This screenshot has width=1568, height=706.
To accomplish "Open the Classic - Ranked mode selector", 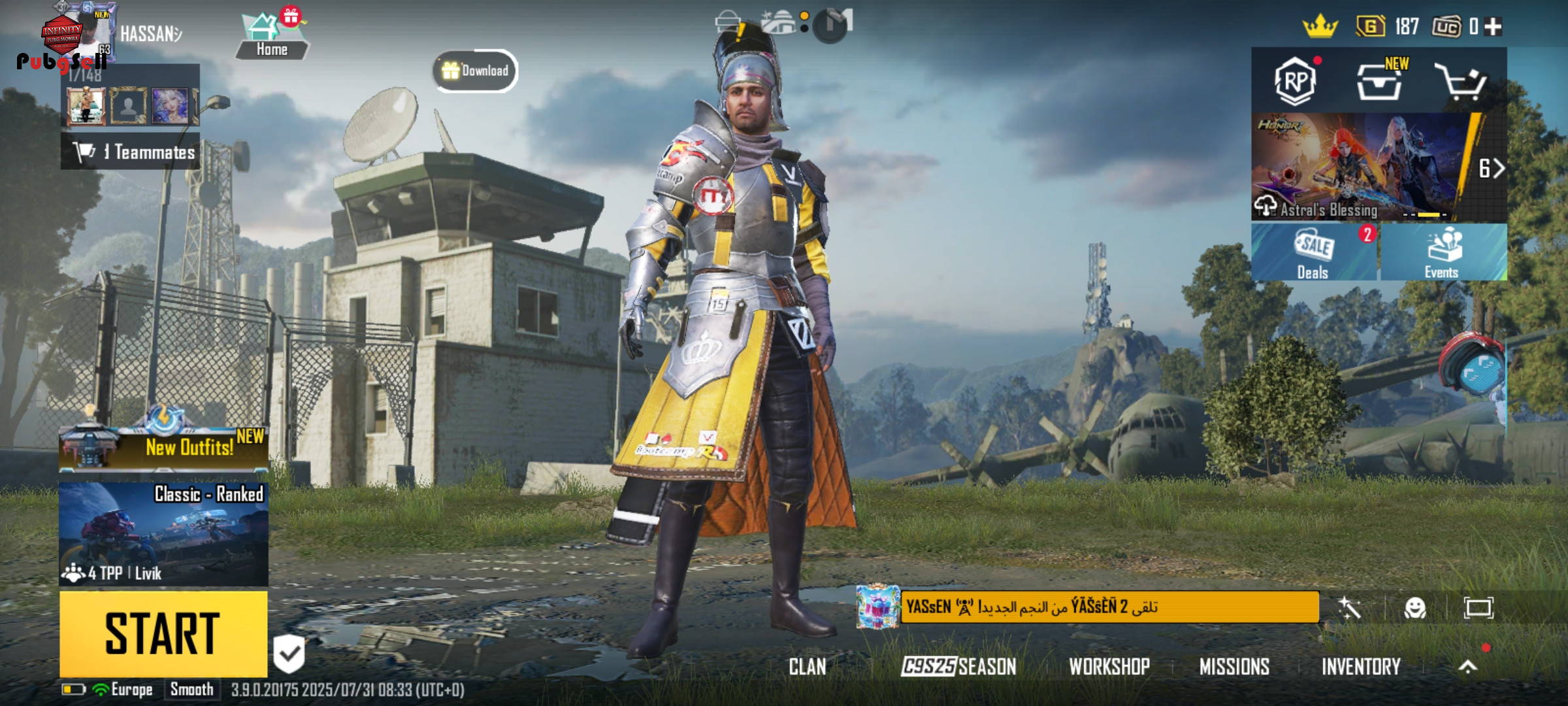I will pyautogui.click(x=163, y=533).
